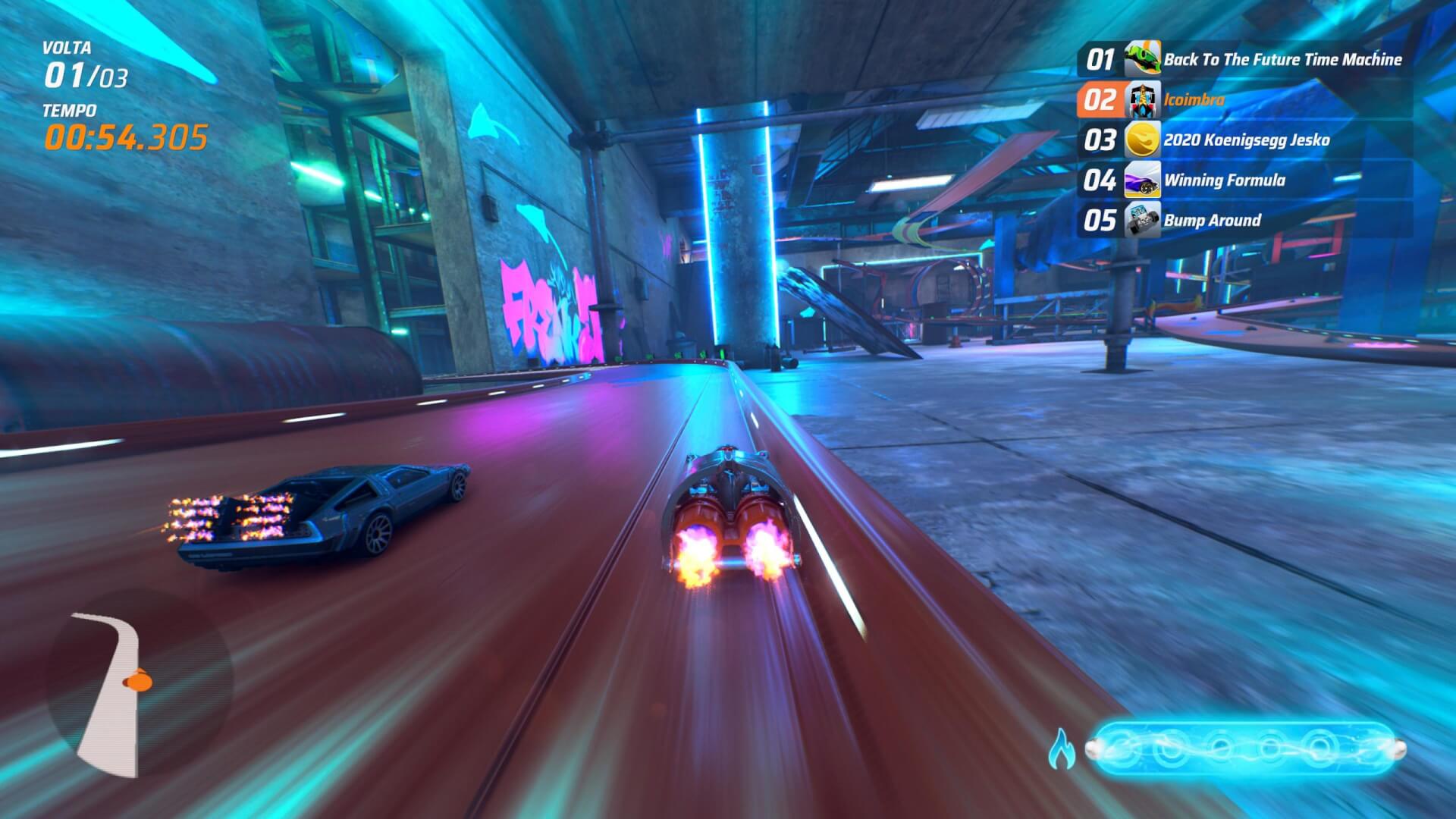Viewport: 1456px width, 819px height.
Task: Click the Winning Formula label text
Action: 1224,180
